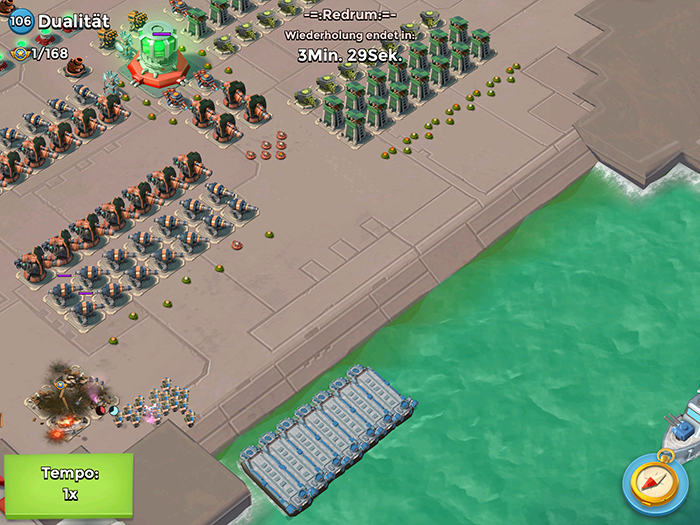Viewport: 700px width, 525px height.
Task: Toggle the Tempo 1x replay speed button
Action: point(68,485)
